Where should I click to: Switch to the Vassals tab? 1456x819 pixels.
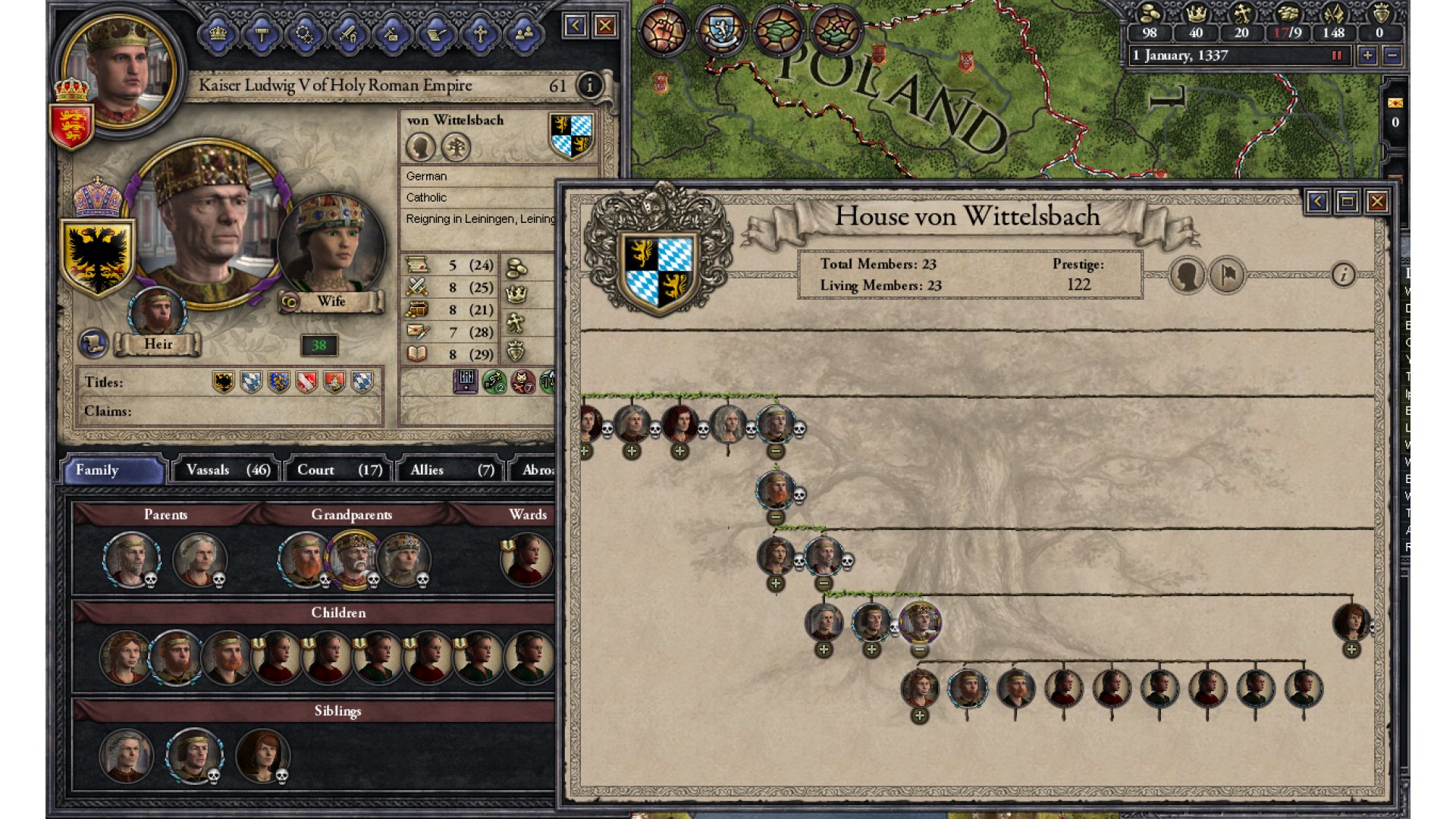pyautogui.click(x=227, y=470)
